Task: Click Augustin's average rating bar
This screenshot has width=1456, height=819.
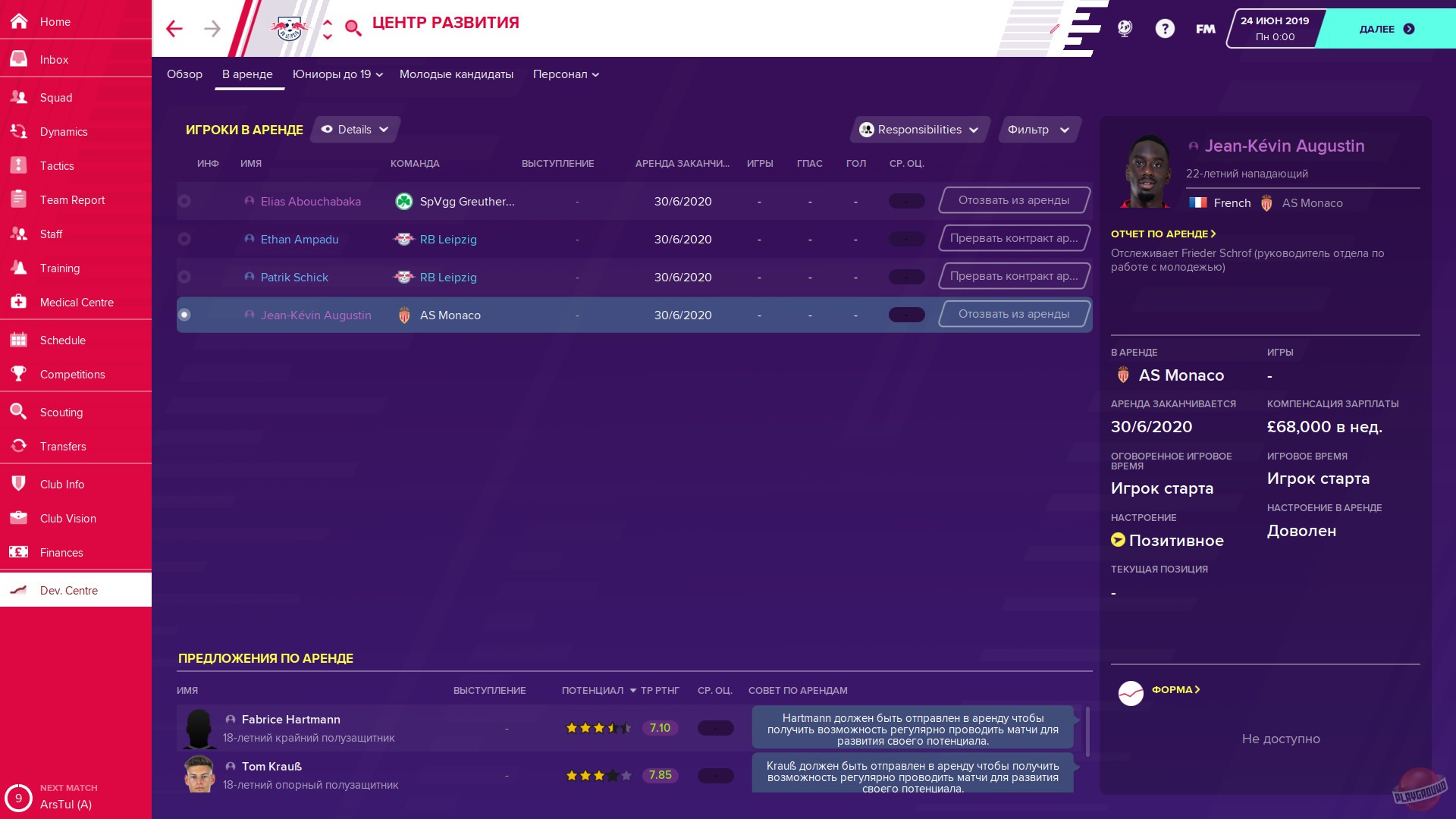Action: pyautogui.click(x=906, y=314)
